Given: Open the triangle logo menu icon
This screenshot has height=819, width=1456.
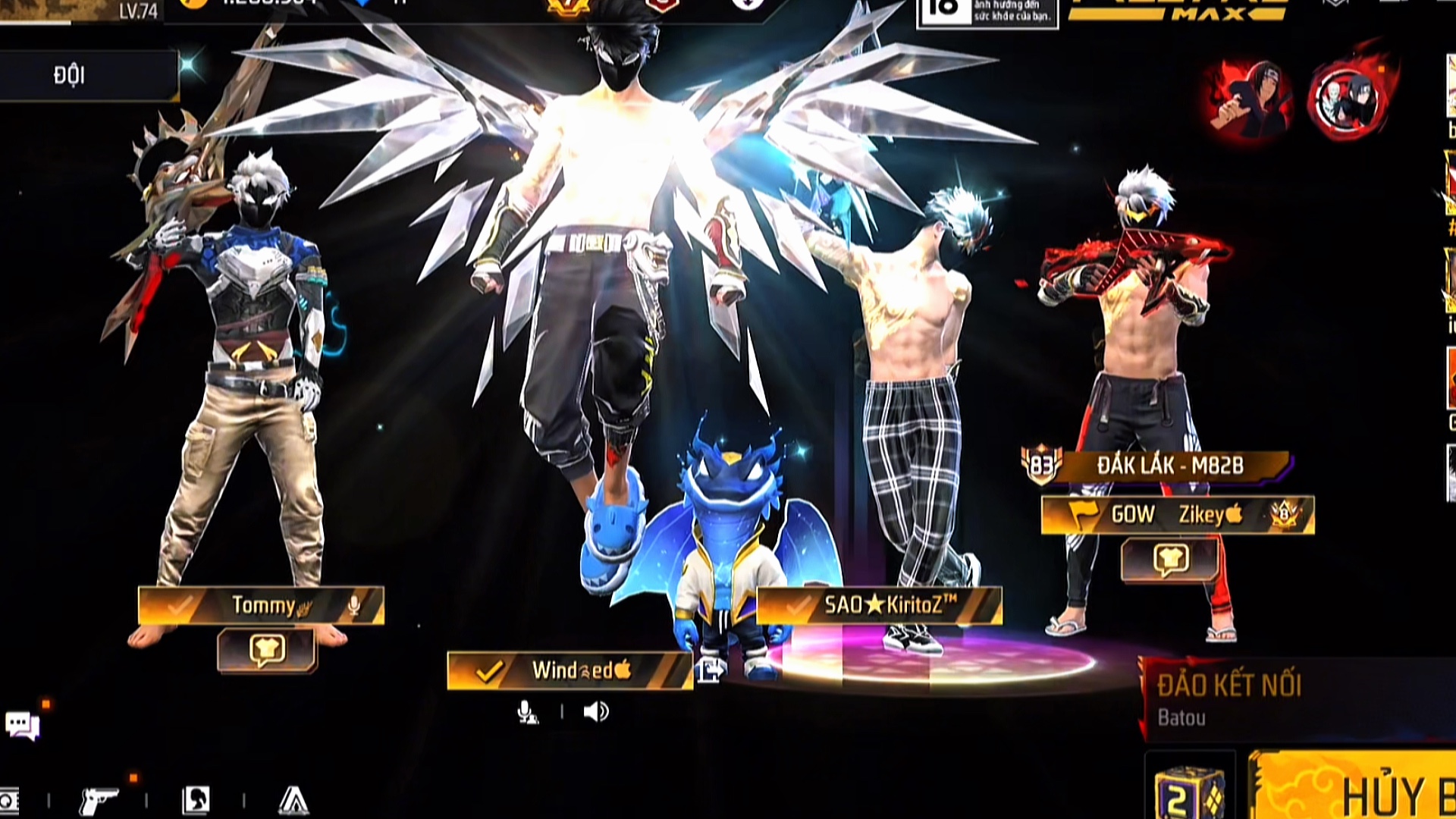Looking at the screenshot, I should (x=293, y=800).
